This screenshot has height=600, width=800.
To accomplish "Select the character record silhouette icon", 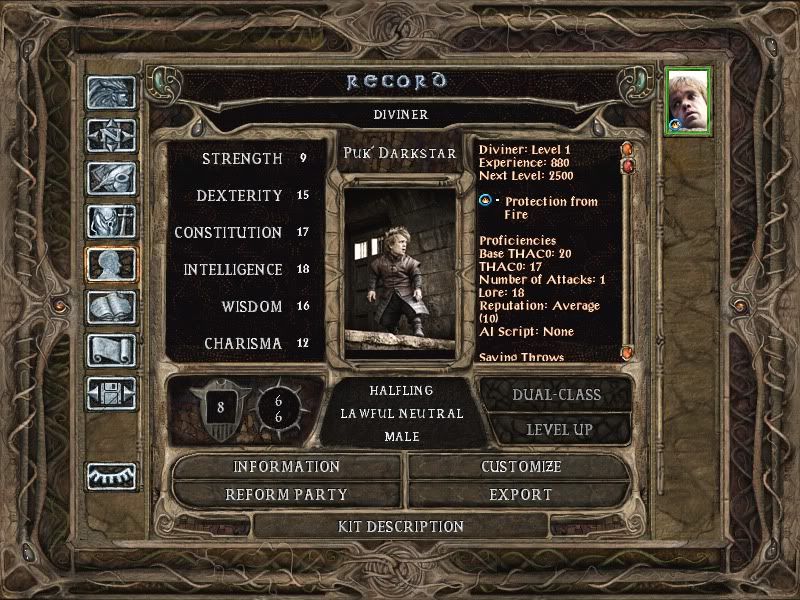I will pyautogui.click(x=110, y=264).
